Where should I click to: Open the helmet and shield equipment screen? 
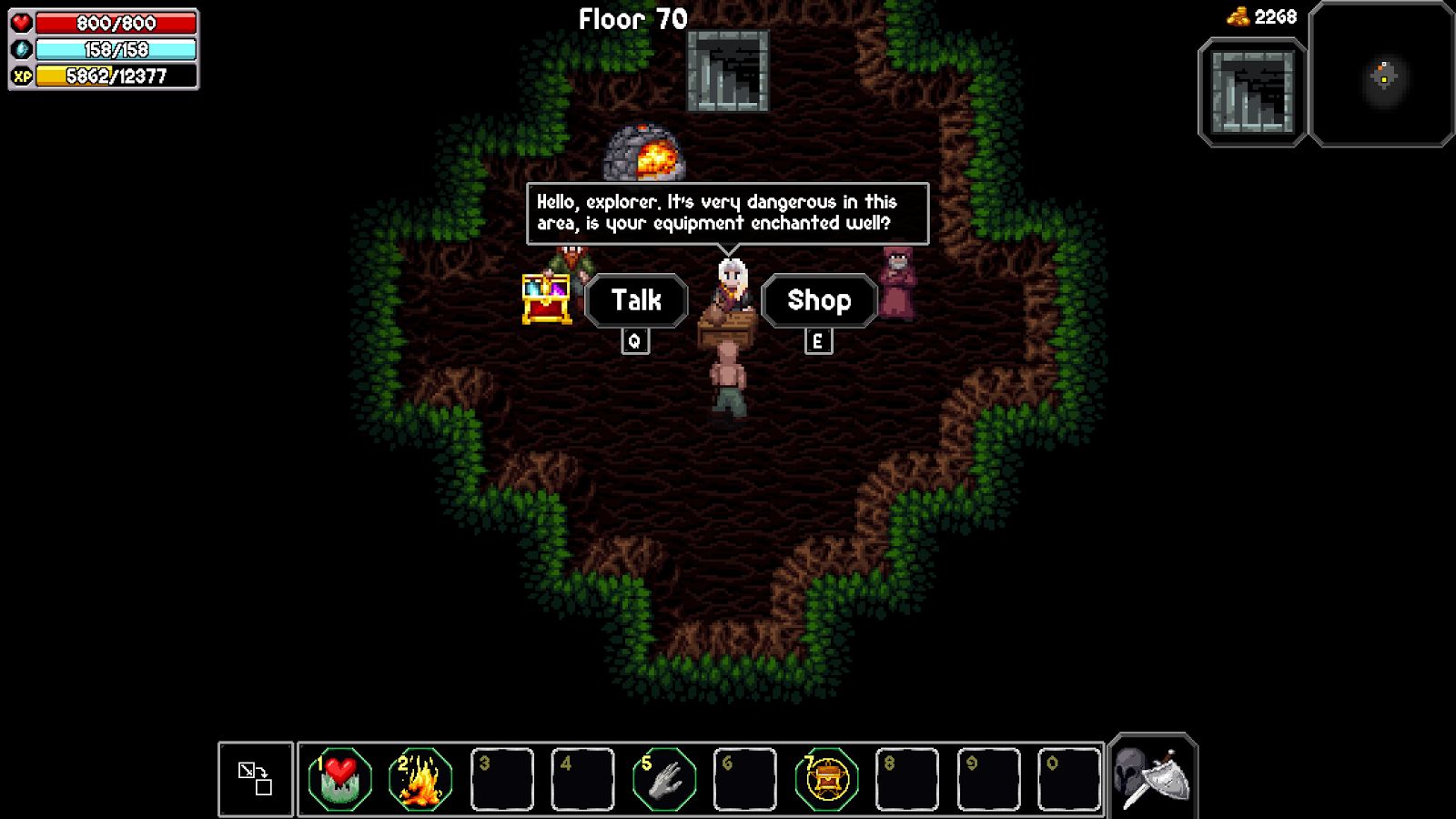pyautogui.click(x=1152, y=777)
